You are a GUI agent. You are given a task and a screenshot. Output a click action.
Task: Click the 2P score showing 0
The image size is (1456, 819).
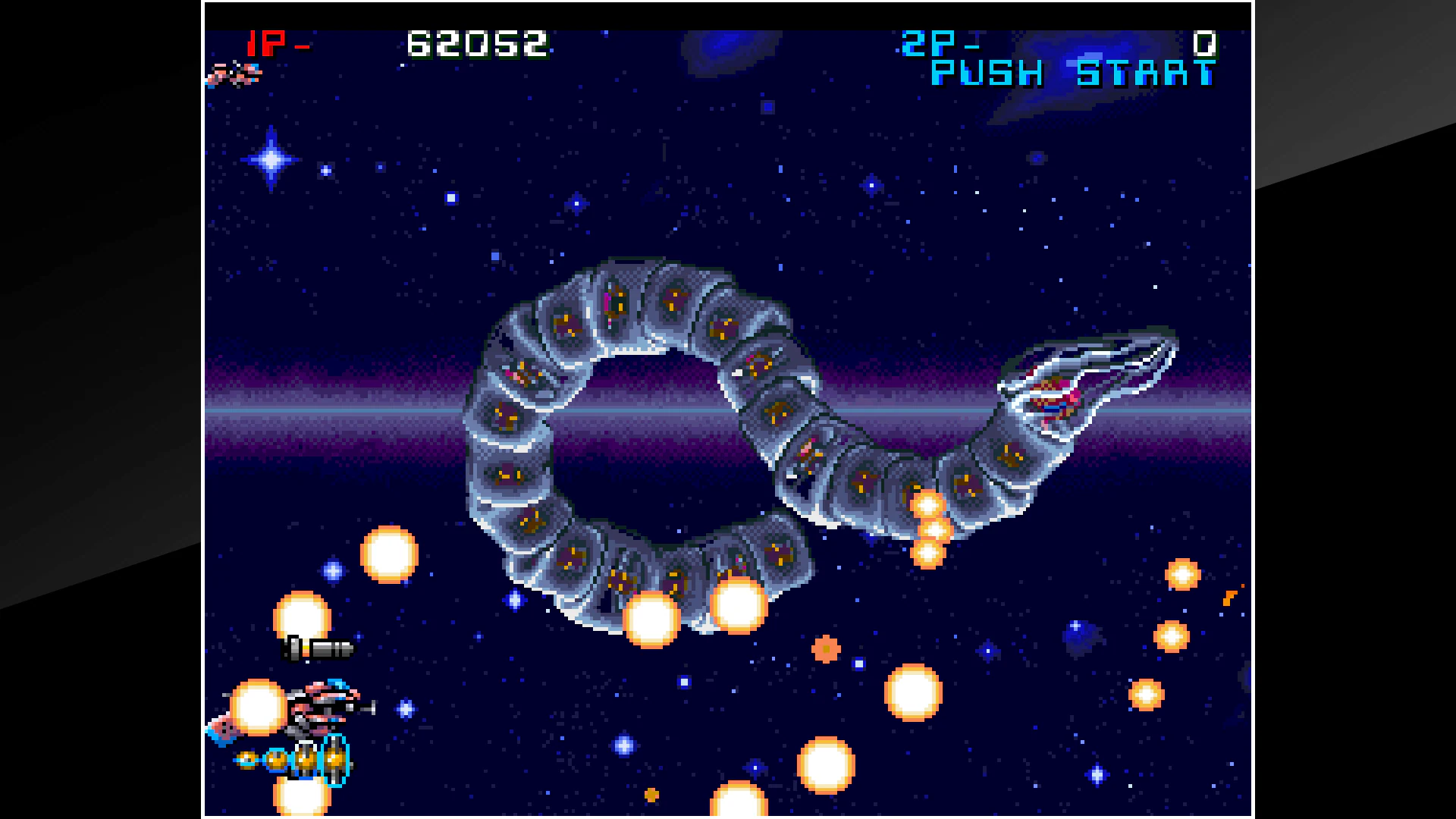click(x=1206, y=43)
